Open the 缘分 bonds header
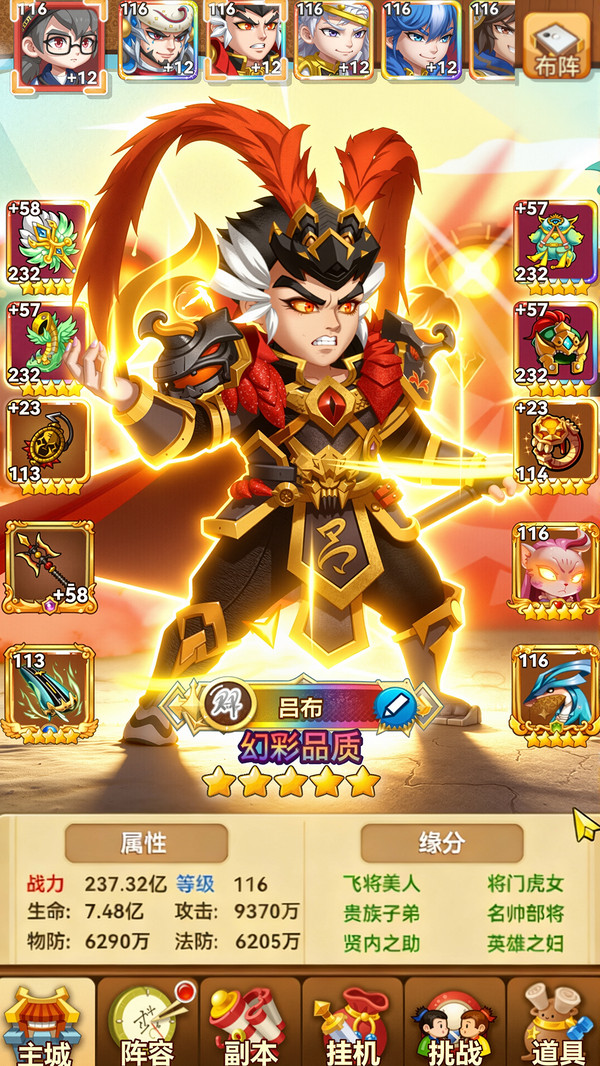Screen dimensions: 600x1066 [441, 843]
